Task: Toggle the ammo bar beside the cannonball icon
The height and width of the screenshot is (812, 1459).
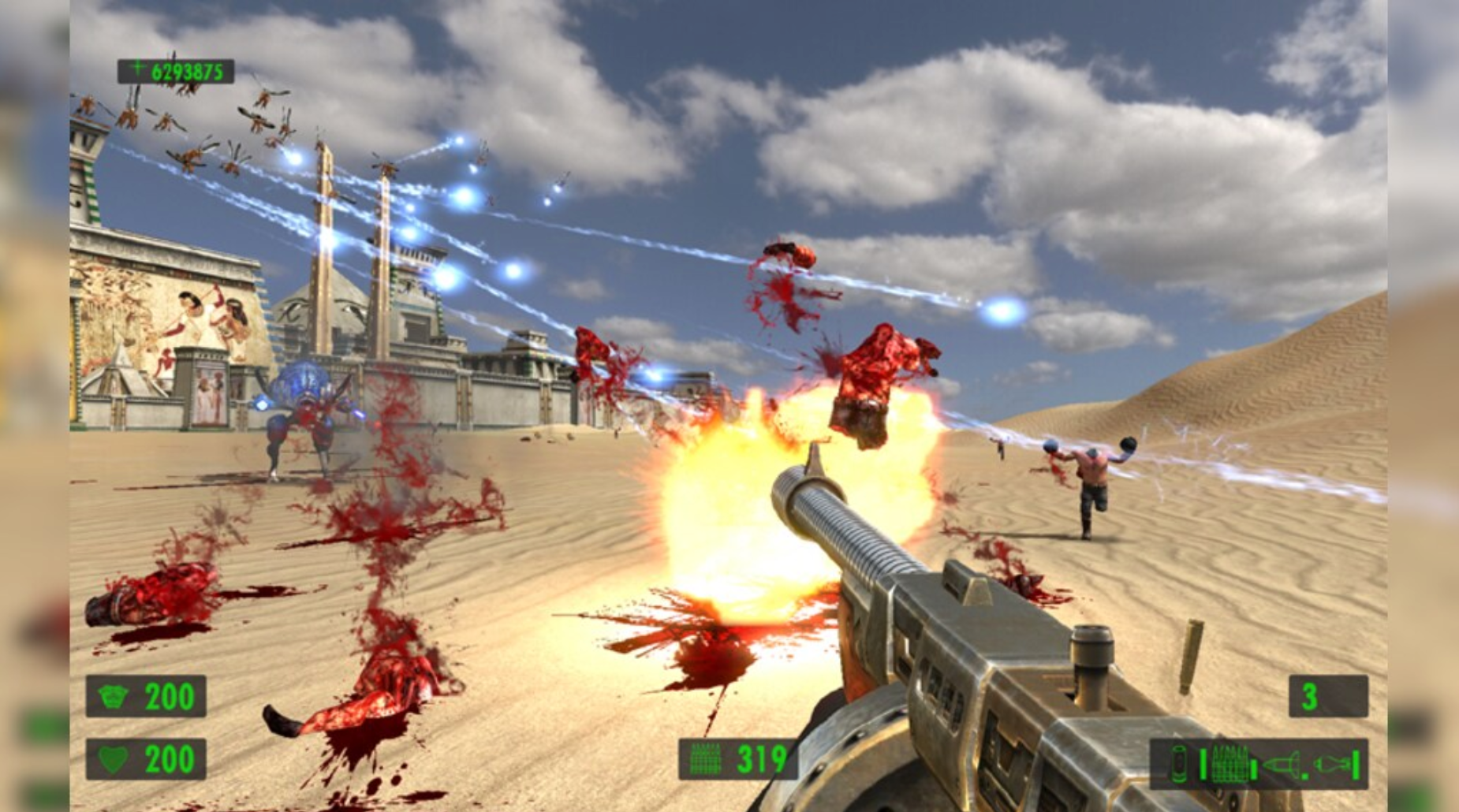Action: (1355, 765)
